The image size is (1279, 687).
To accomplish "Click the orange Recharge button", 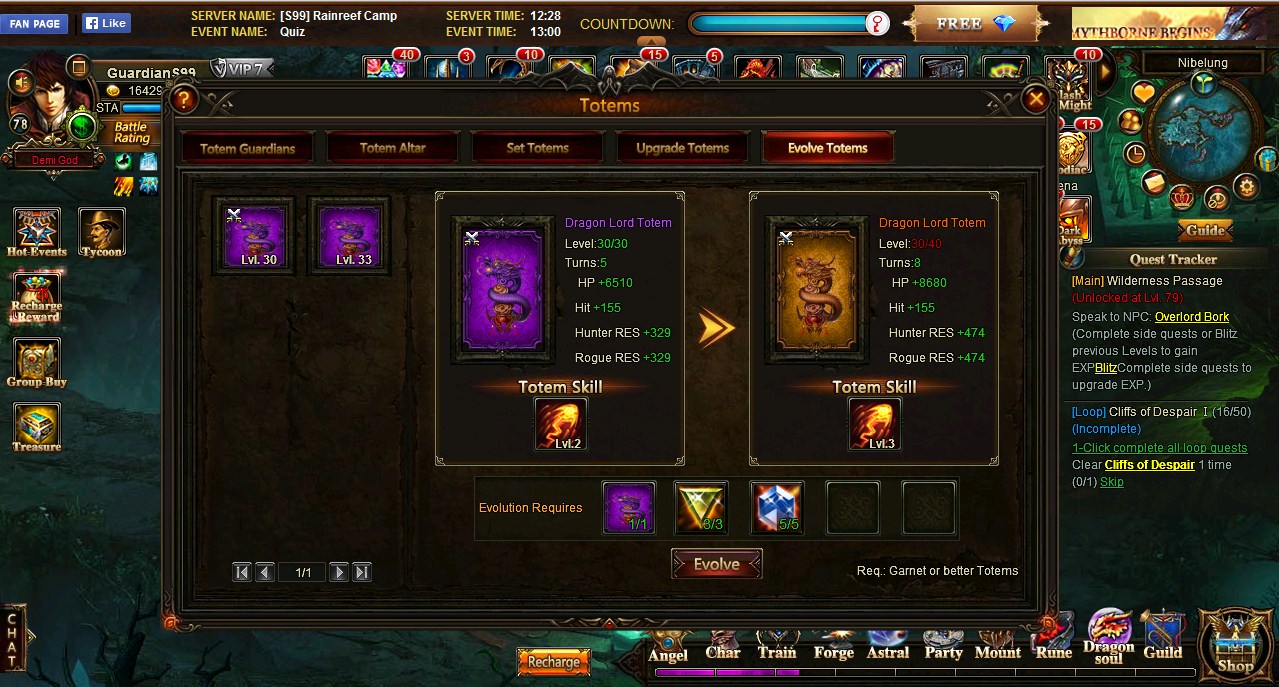I will 553,662.
